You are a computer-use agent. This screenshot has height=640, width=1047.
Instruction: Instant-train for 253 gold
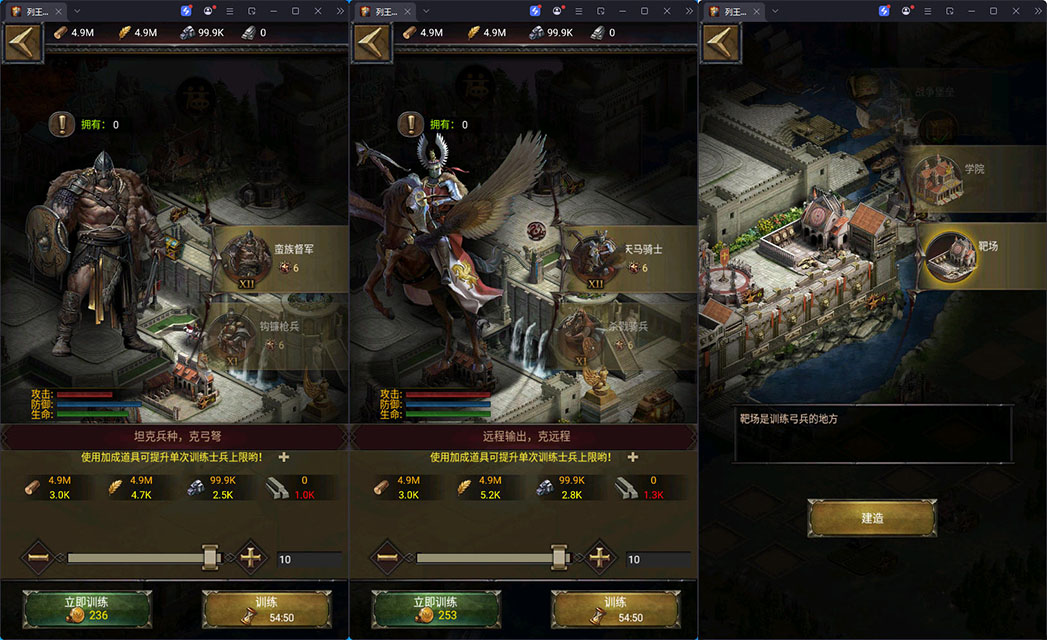(x=436, y=609)
